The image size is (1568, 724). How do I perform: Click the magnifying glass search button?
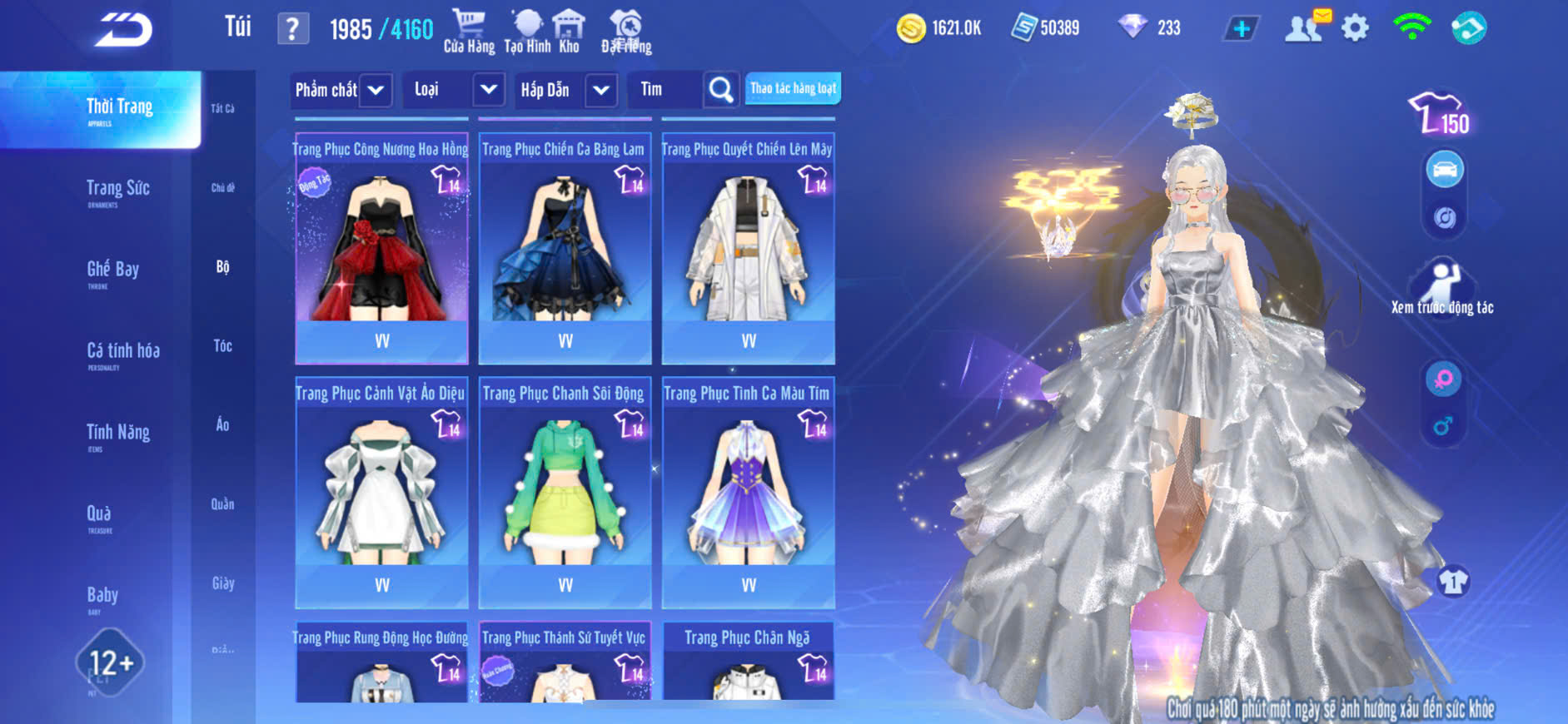point(721,90)
